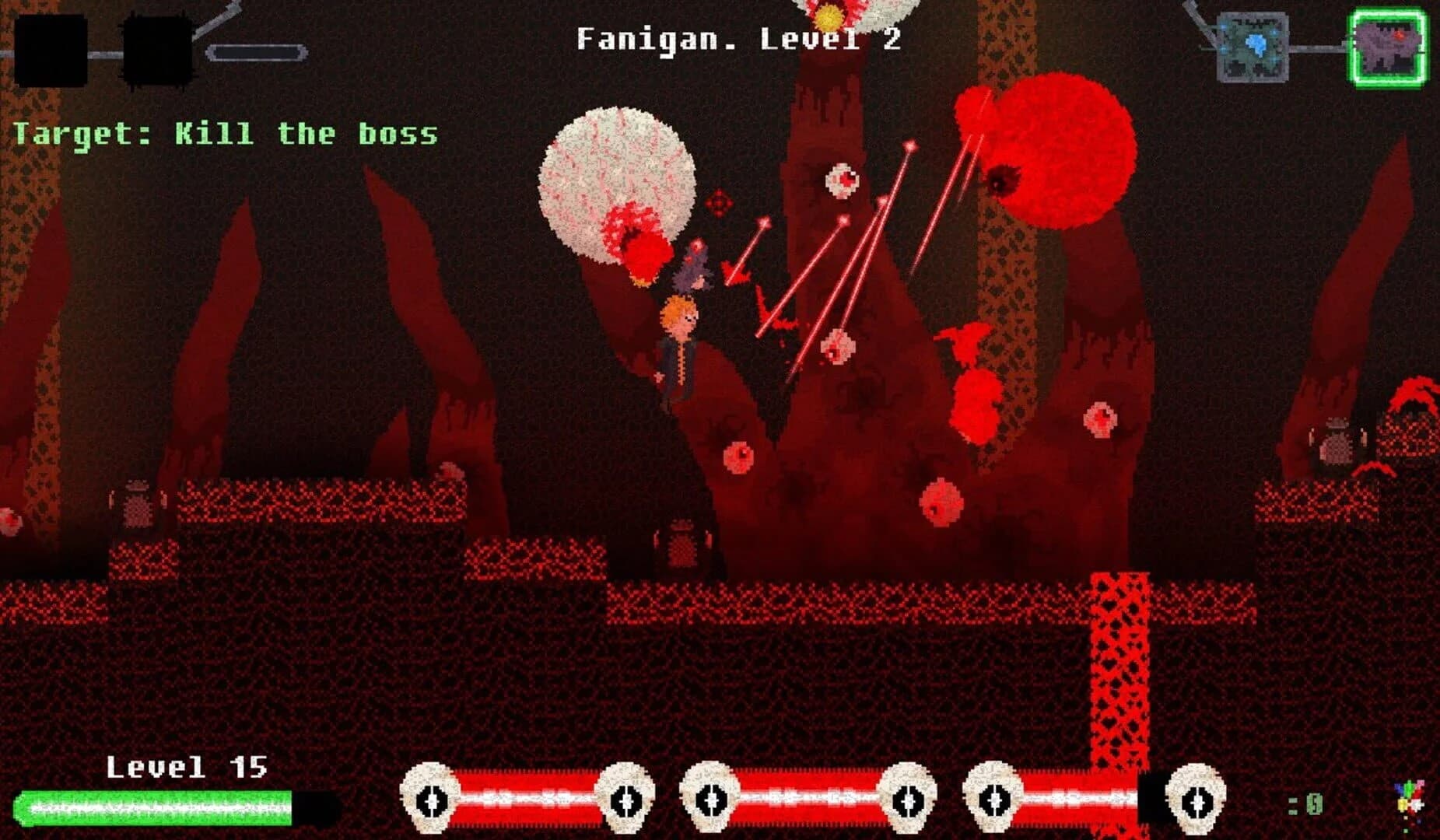Click the rightmost skull icon on the health bar
This screenshot has width=1440, height=840.
(1196, 799)
